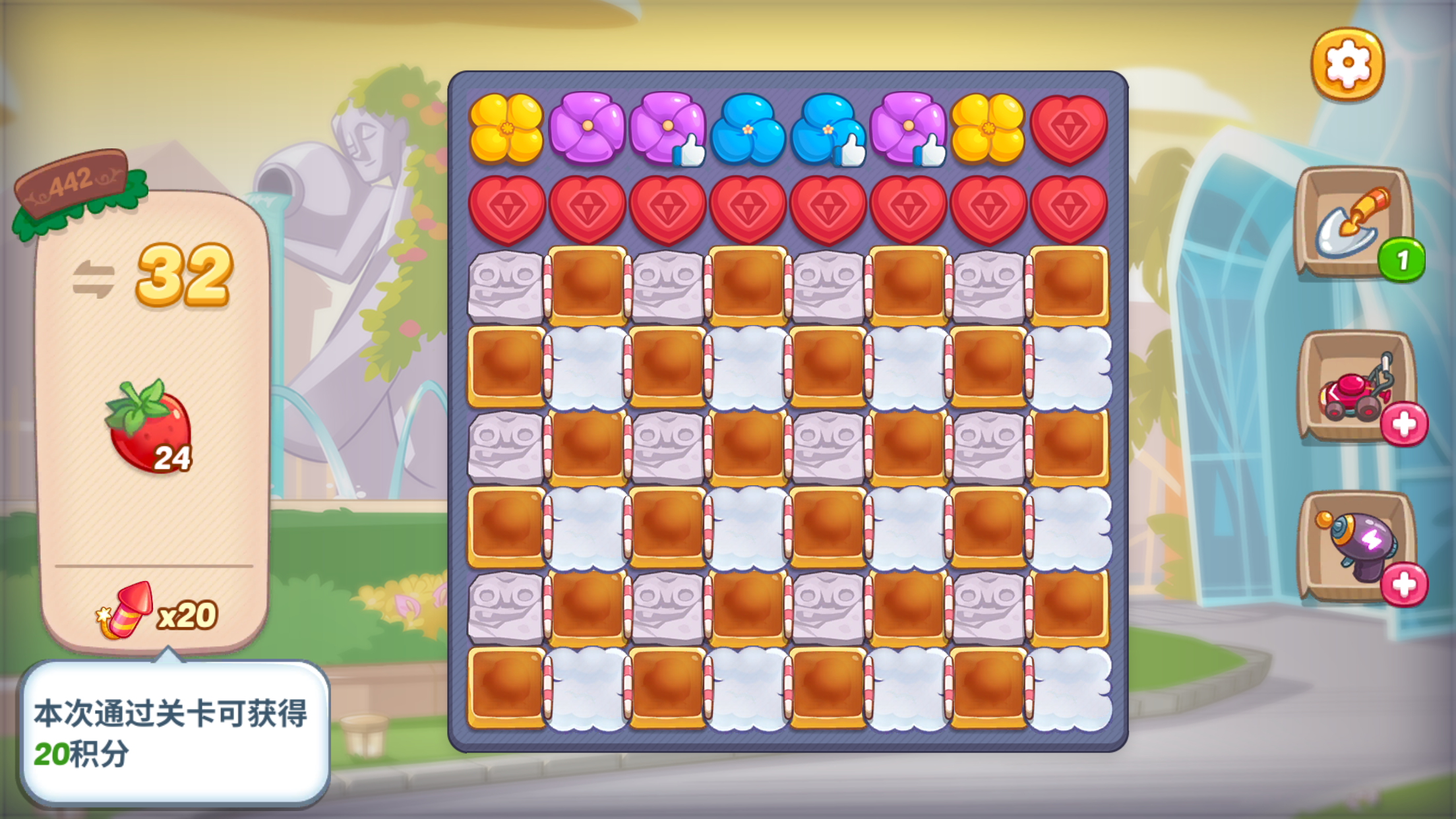Image resolution: width=1456 pixels, height=819 pixels.
Task: Tap the heart gem in the top-right corner
Action: (1068, 129)
